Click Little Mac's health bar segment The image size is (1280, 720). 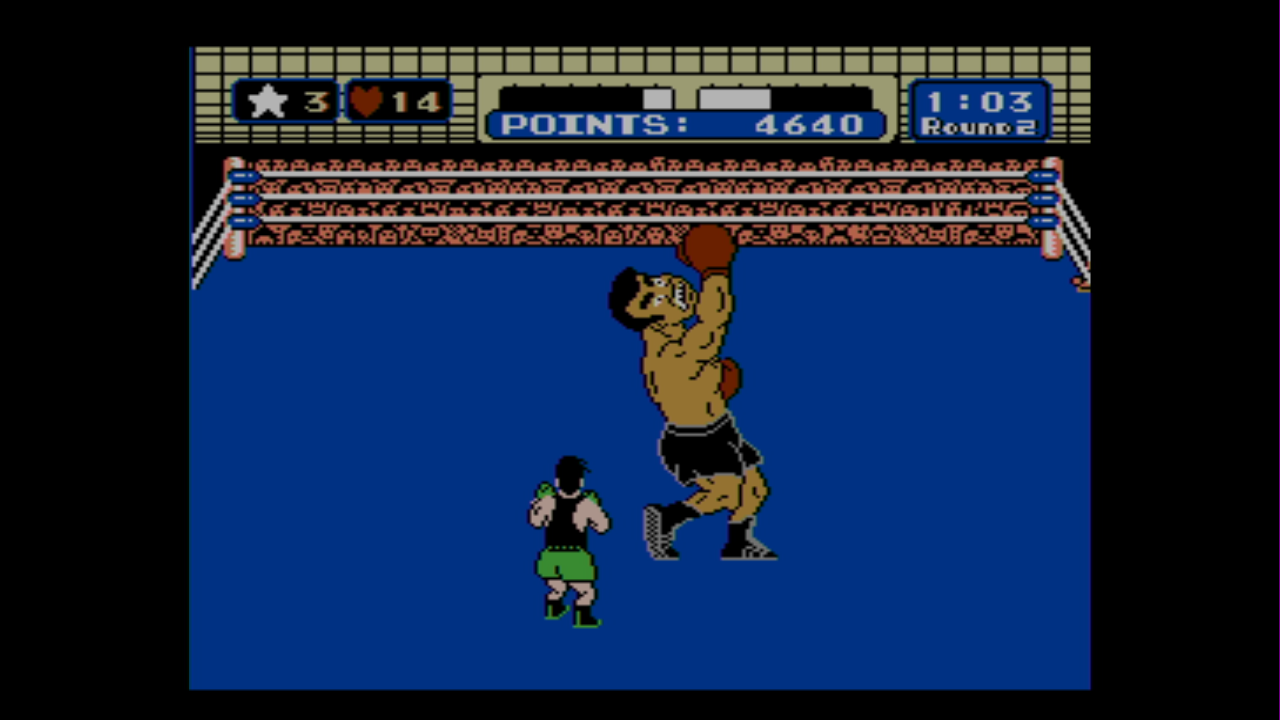point(657,97)
